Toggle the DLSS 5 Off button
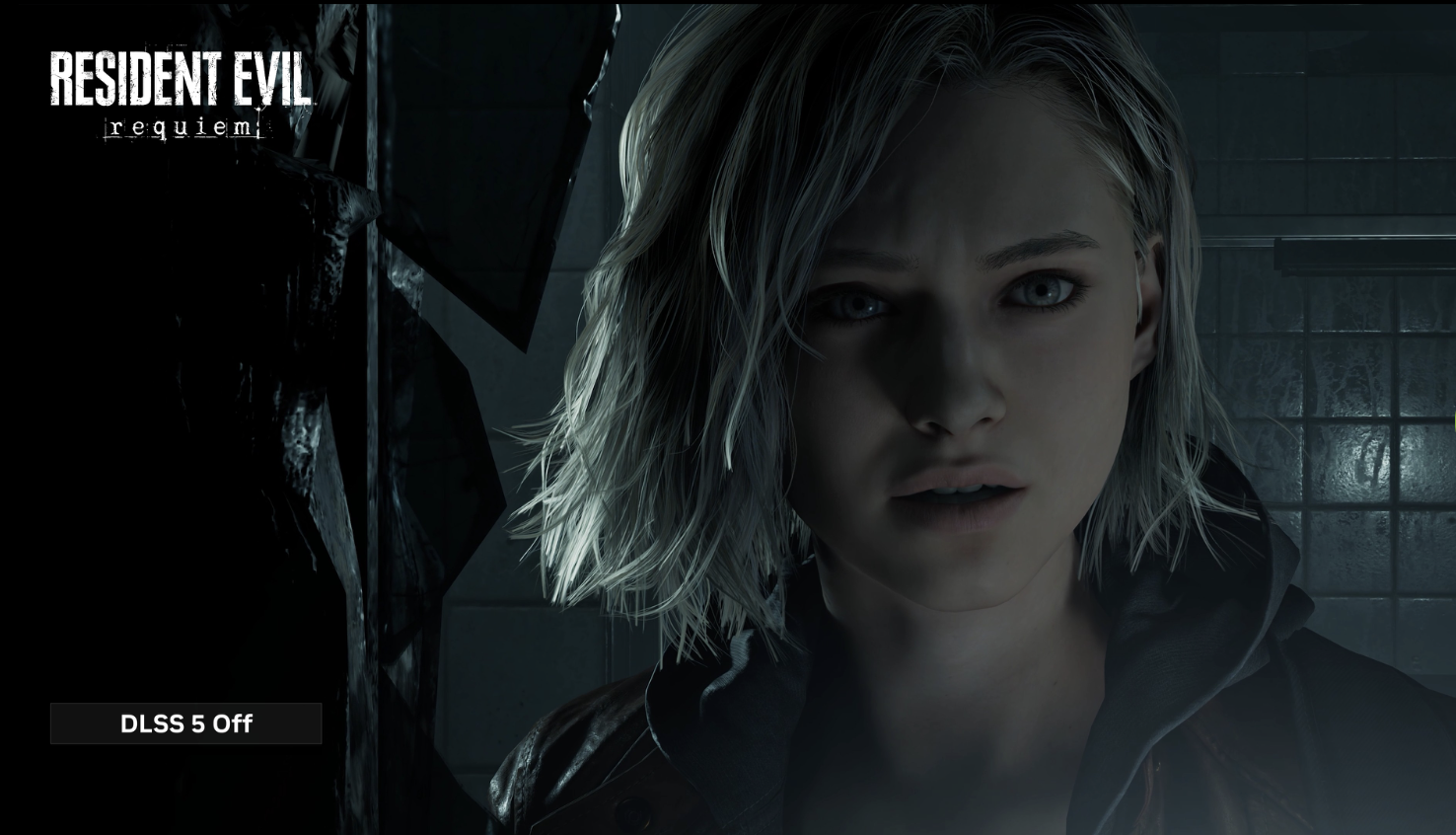The height and width of the screenshot is (835, 1456). [x=186, y=723]
